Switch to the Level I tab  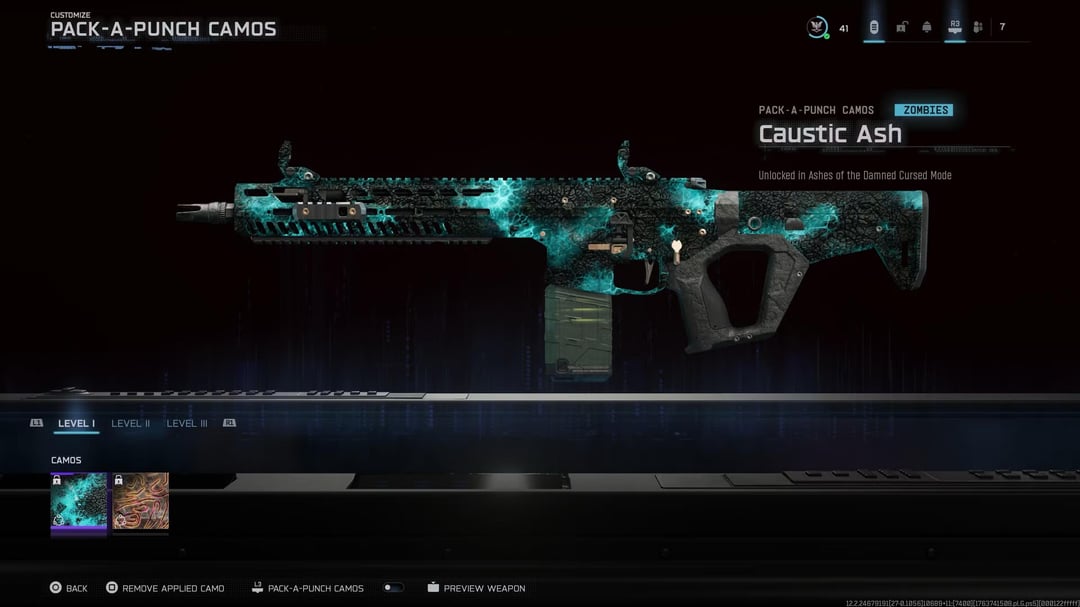pyautogui.click(x=76, y=424)
